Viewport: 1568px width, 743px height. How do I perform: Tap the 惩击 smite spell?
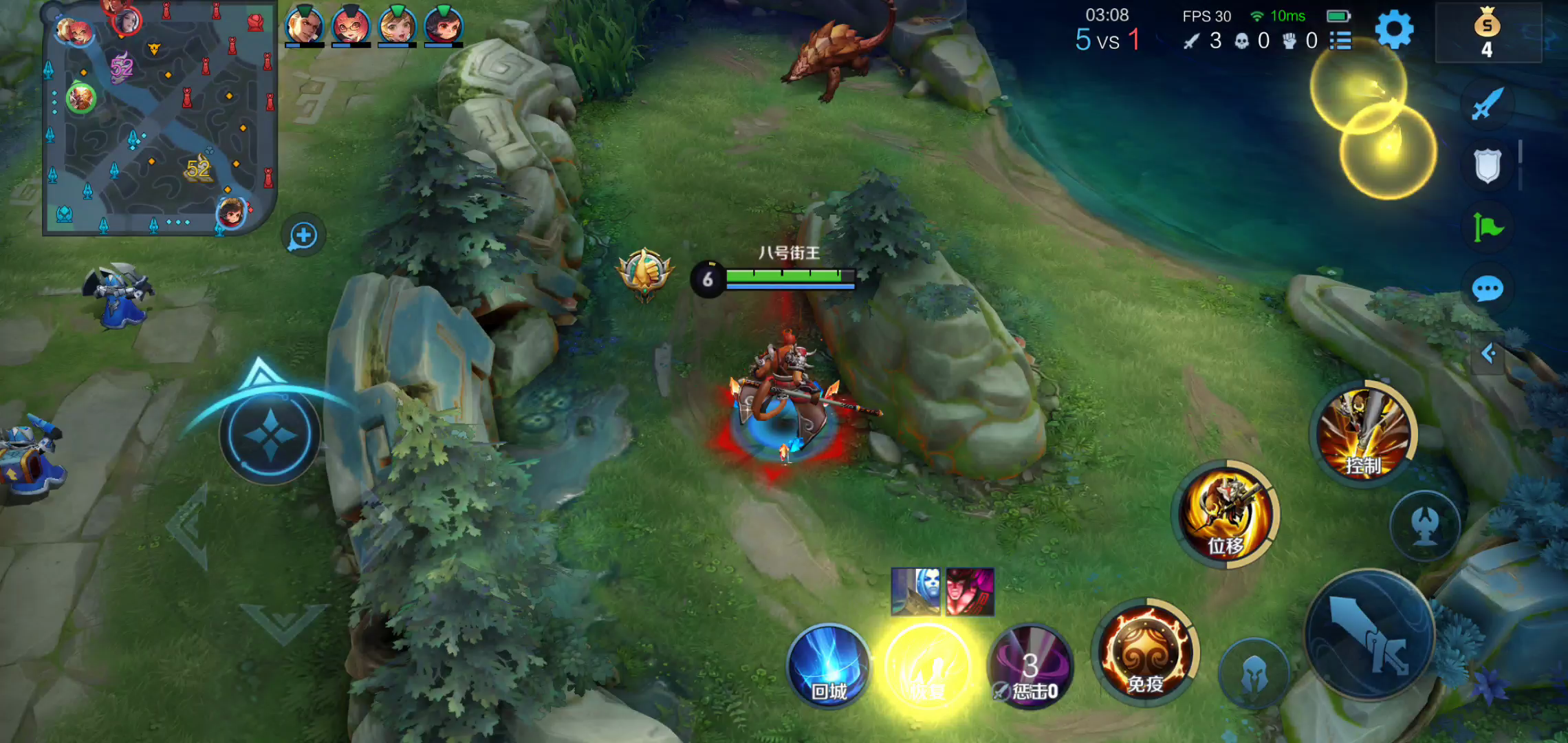point(1030,667)
